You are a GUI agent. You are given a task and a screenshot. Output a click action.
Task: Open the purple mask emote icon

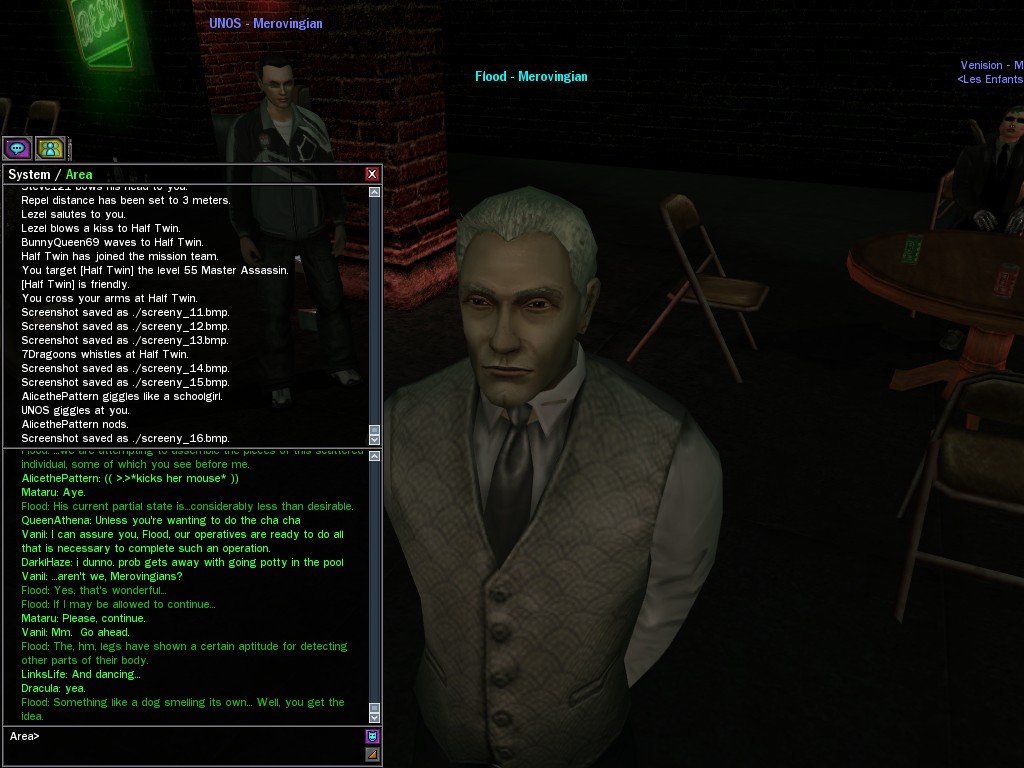tap(372, 737)
